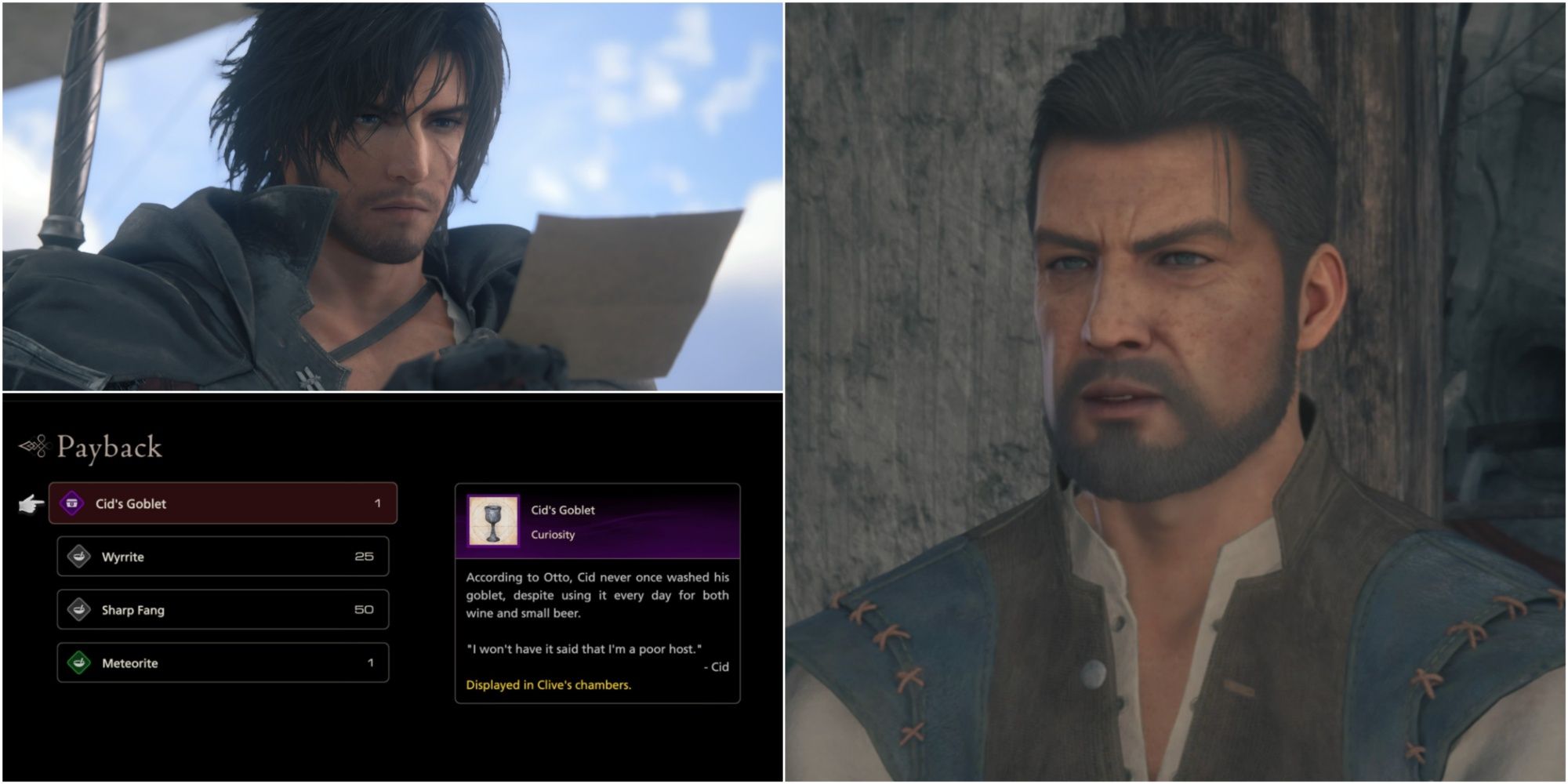Image resolution: width=1568 pixels, height=784 pixels.
Task: Expand the Sharp Fang item row
Action: [x=223, y=608]
